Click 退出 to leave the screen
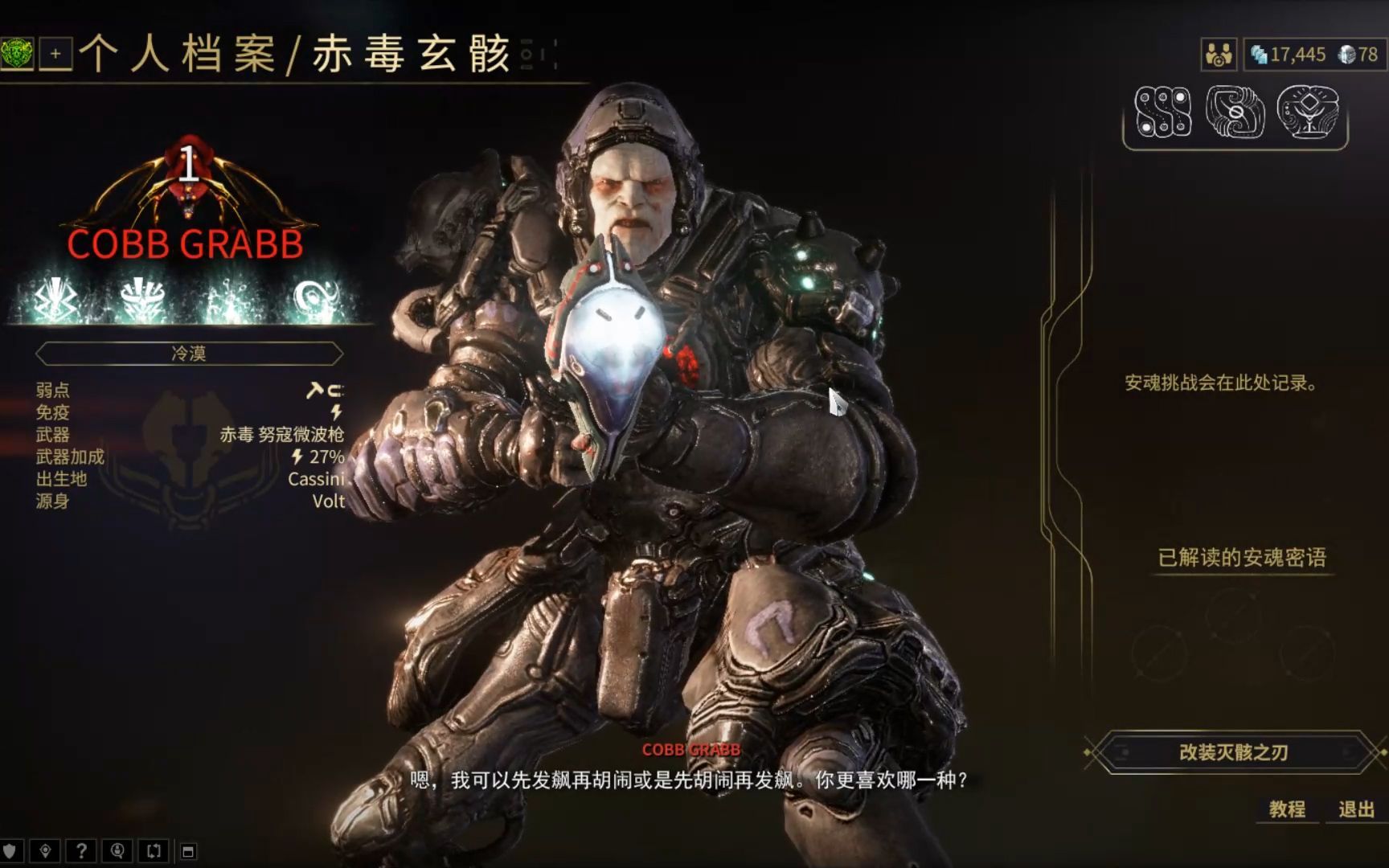The image size is (1389, 868). [x=1357, y=812]
